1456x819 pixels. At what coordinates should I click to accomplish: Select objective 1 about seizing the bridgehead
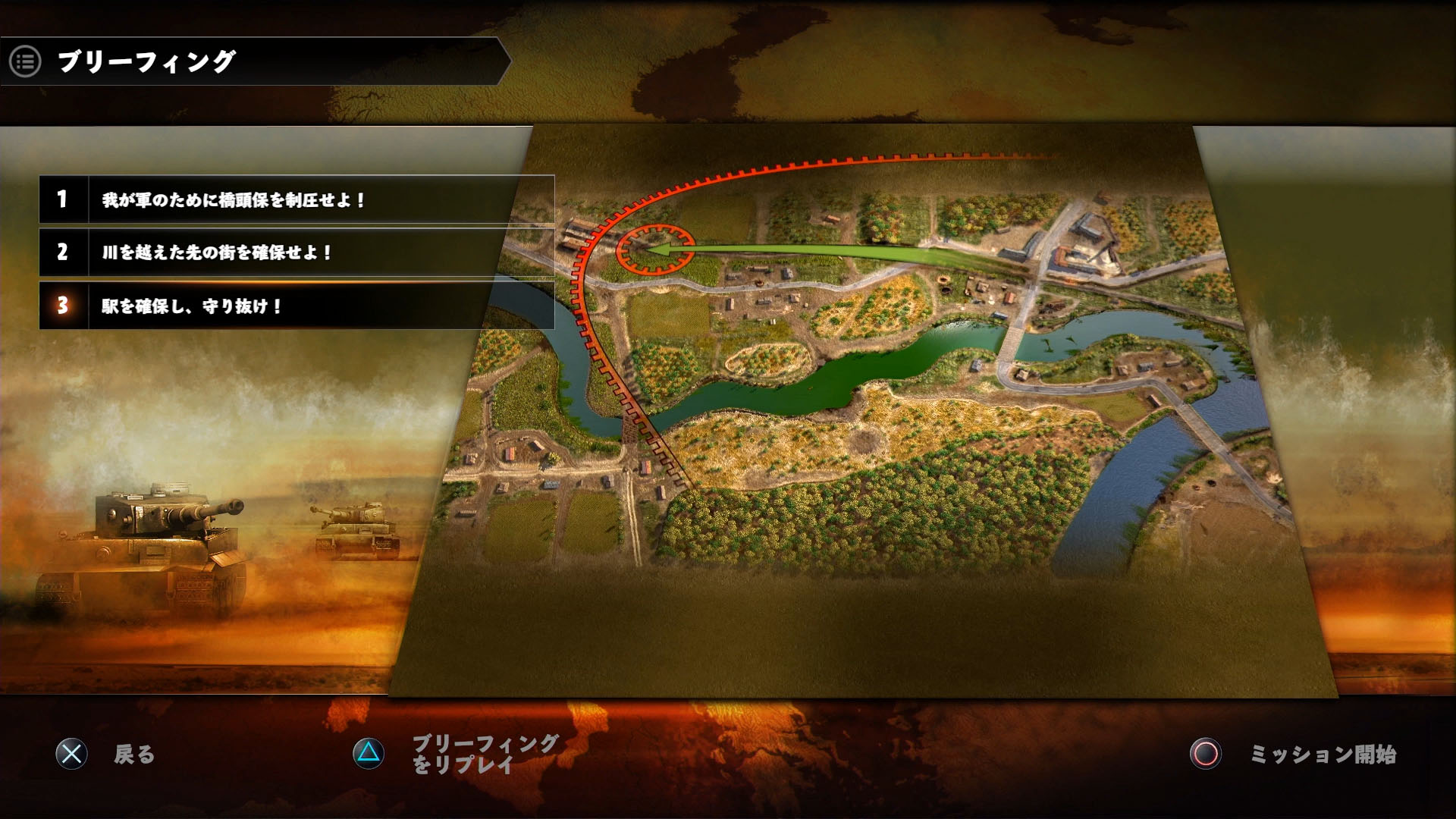(296, 199)
